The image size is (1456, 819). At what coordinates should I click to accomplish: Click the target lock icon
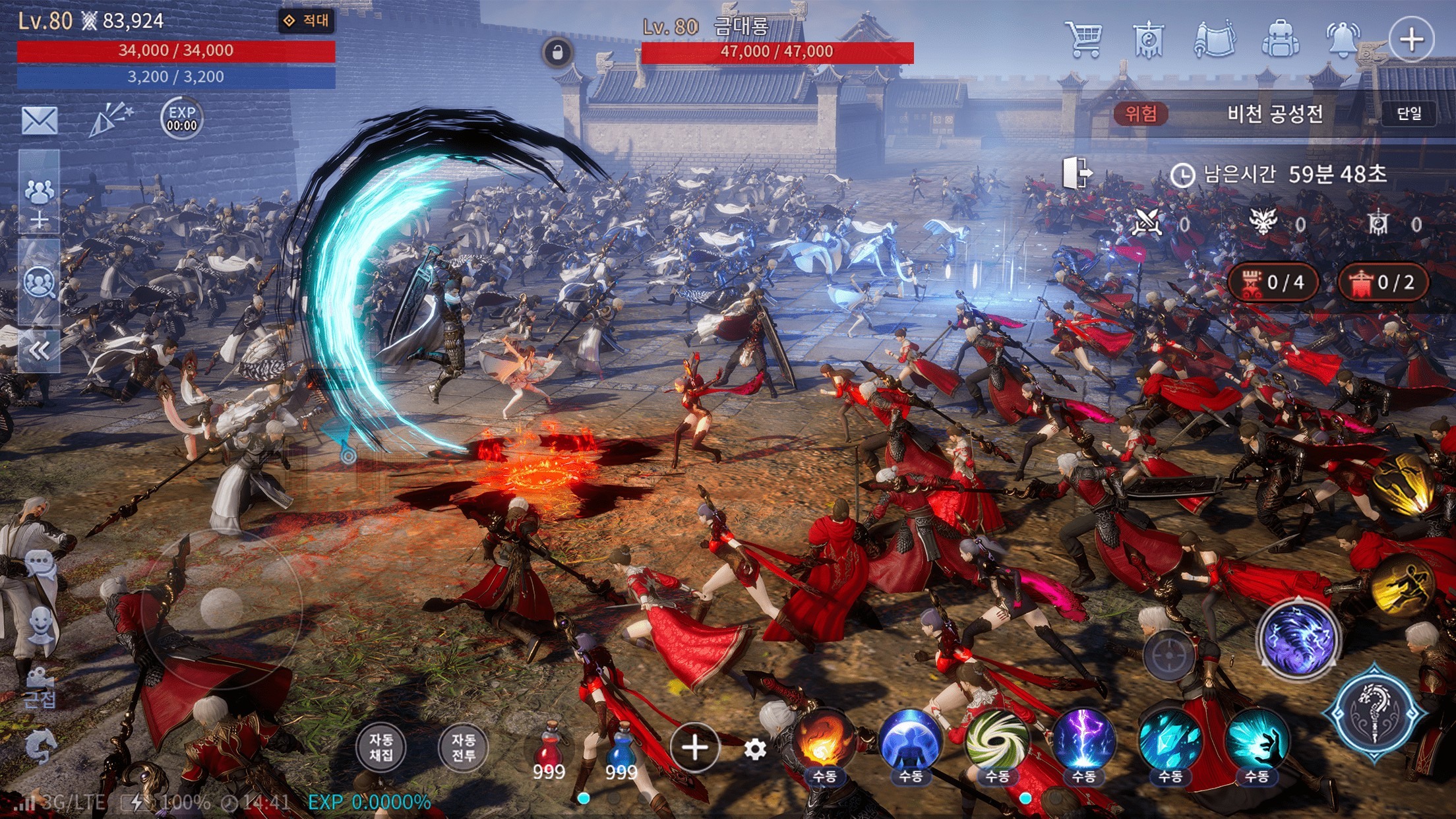(x=1169, y=655)
